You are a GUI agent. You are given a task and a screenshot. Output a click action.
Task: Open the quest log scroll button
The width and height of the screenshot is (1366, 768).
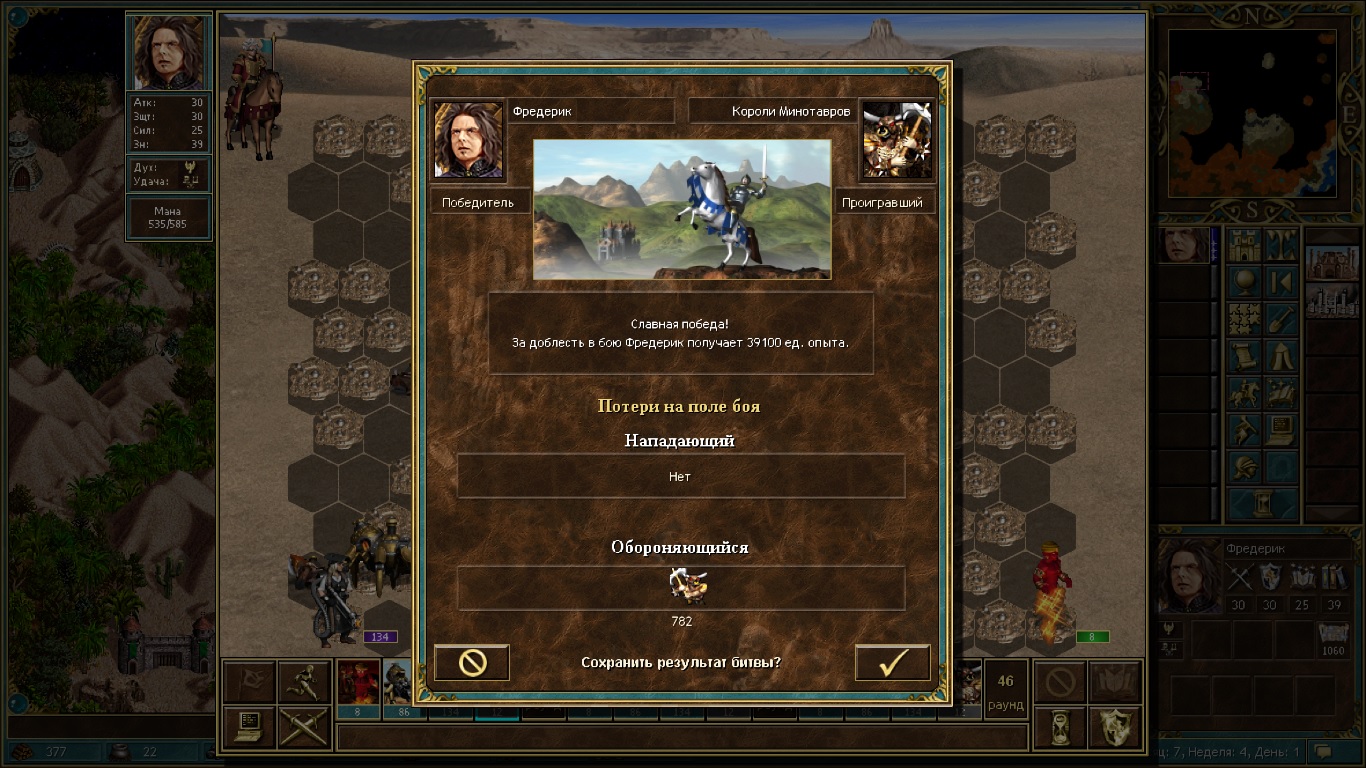(1244, 357)
